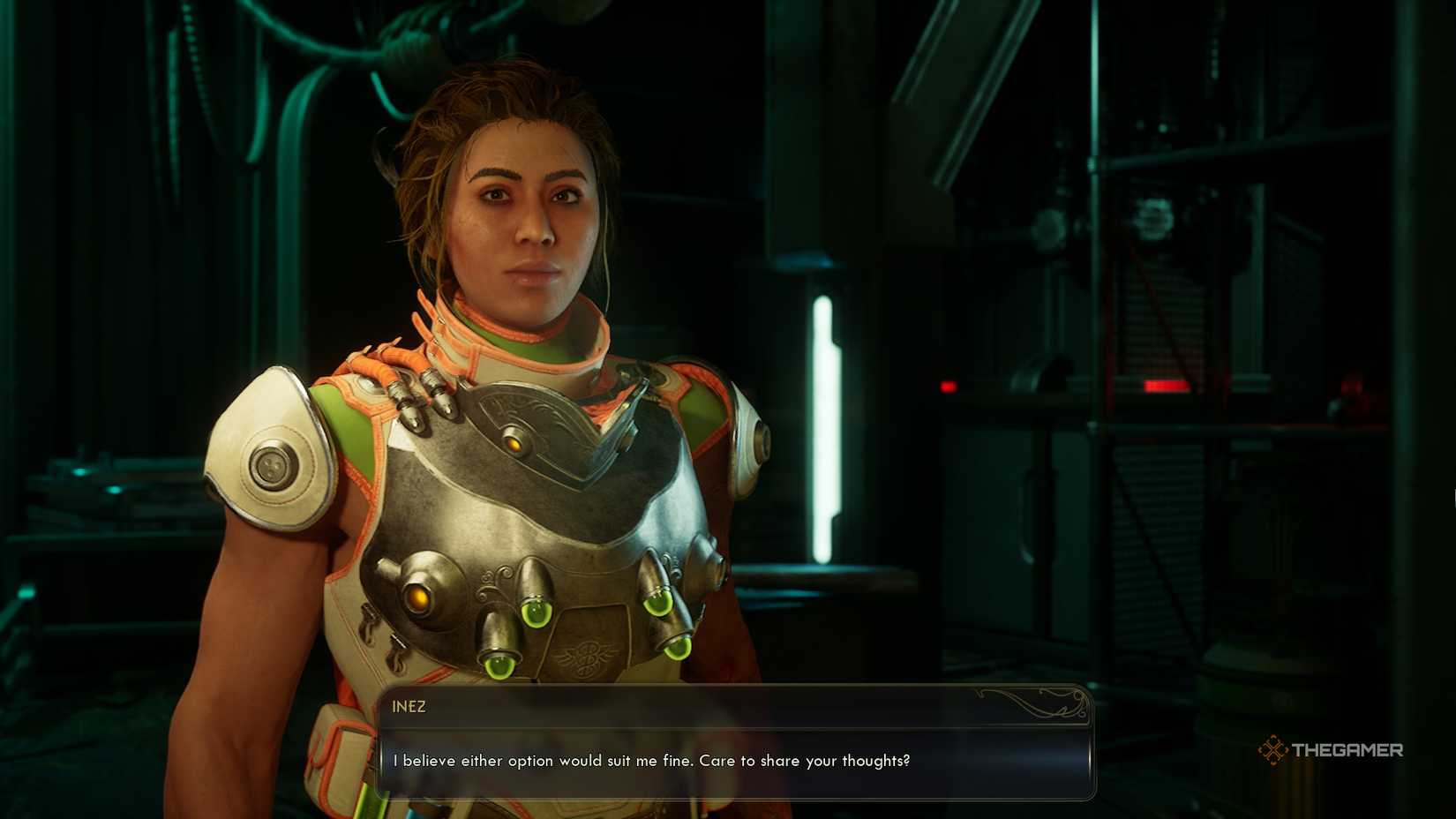Viewport: 1456px width, 819px height.
Task: Select the orange diamond emblem beside THEGAMER text
Action: click(x=1273, y=751)
